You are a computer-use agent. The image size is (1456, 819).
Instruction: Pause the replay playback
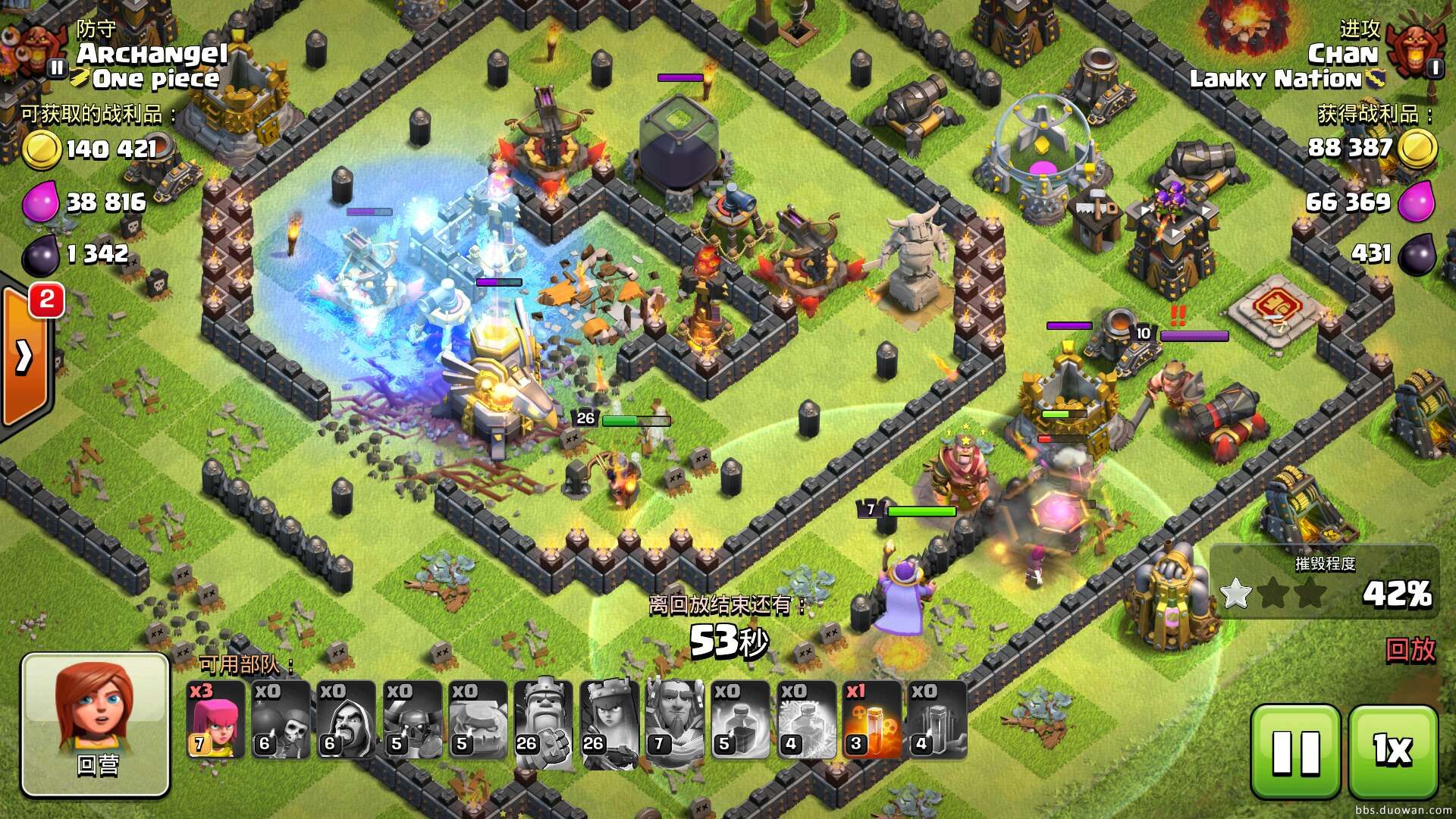point(1295,752)
